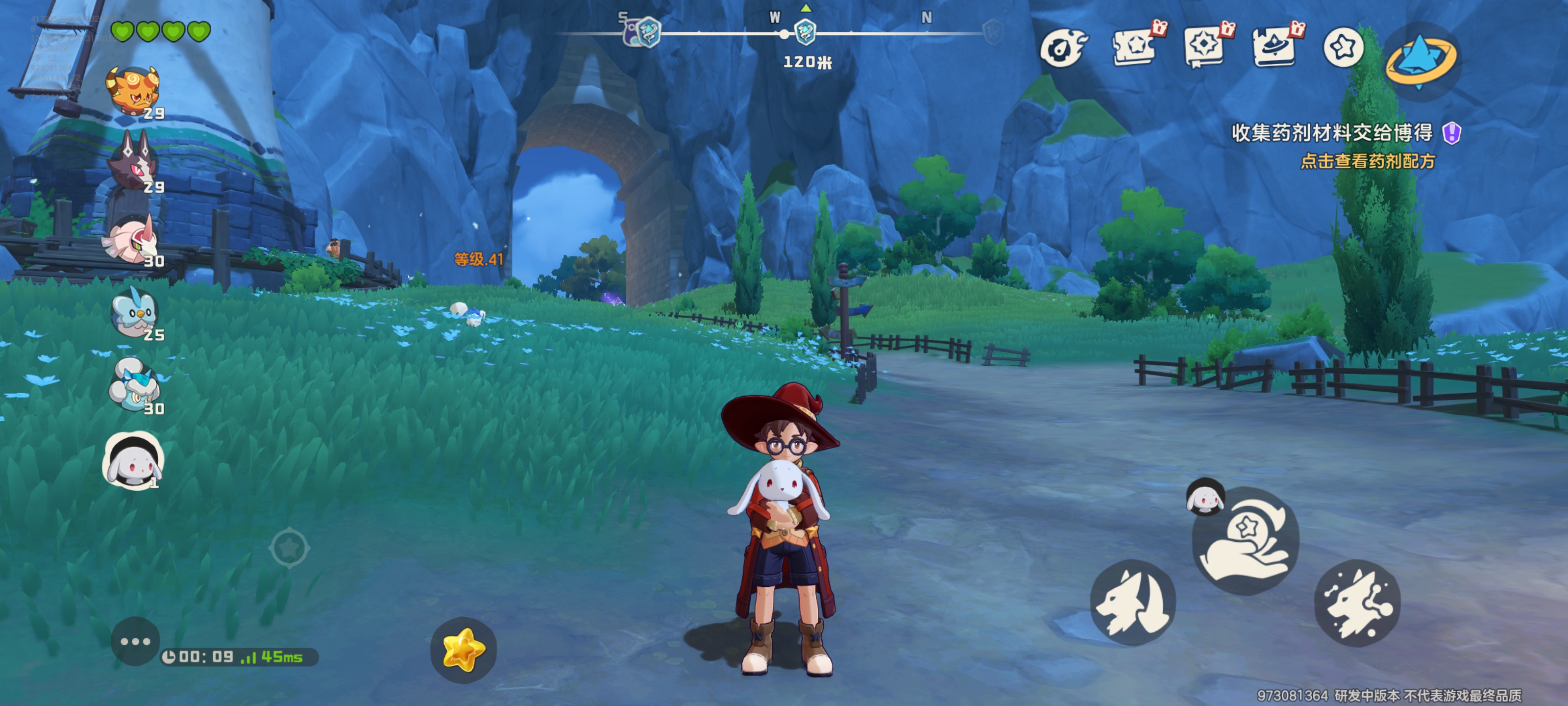Screen dimensions: 1568x706
Task: Choose the white rabbit pet portrait
Action: [x=134, y=461]
